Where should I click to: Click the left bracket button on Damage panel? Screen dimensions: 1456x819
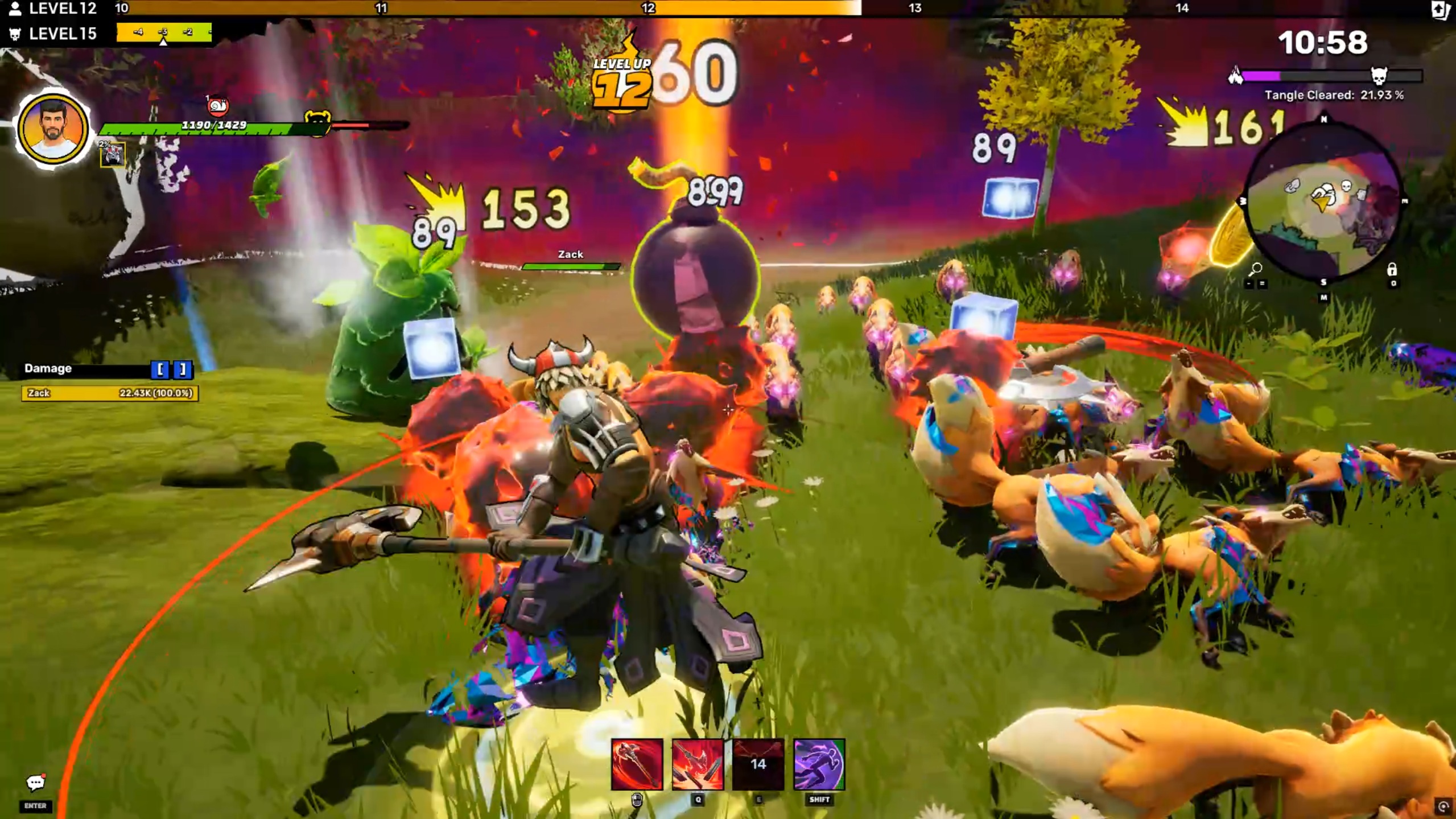[x=160, y=369]
